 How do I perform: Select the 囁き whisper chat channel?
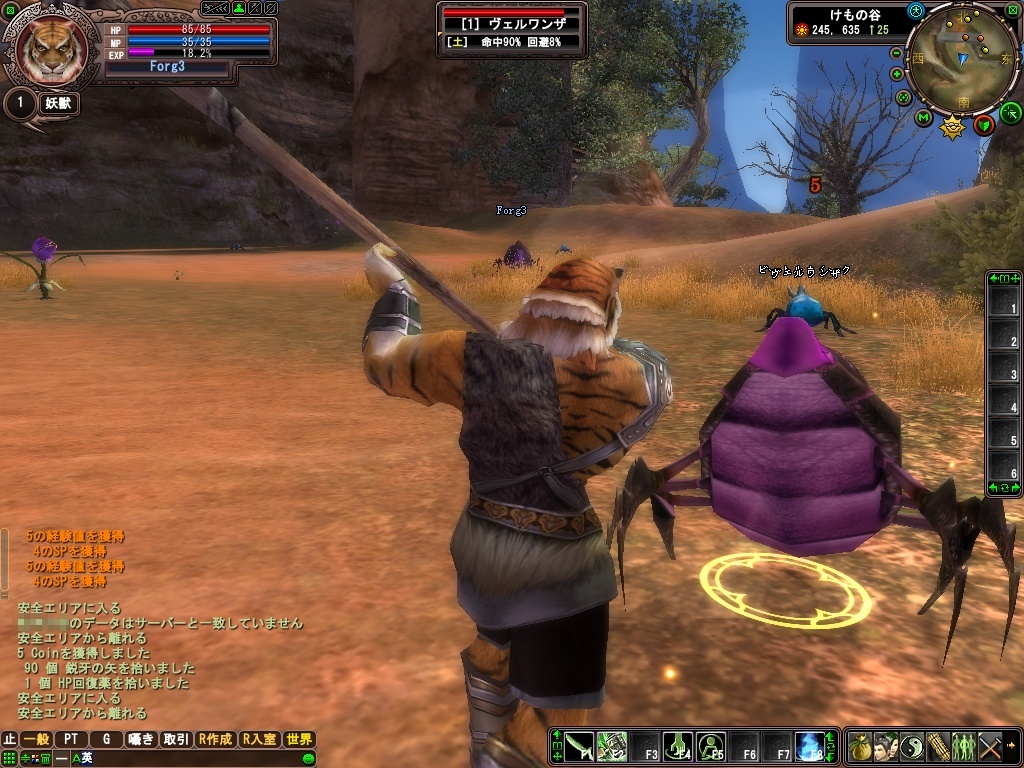(141, 740)
